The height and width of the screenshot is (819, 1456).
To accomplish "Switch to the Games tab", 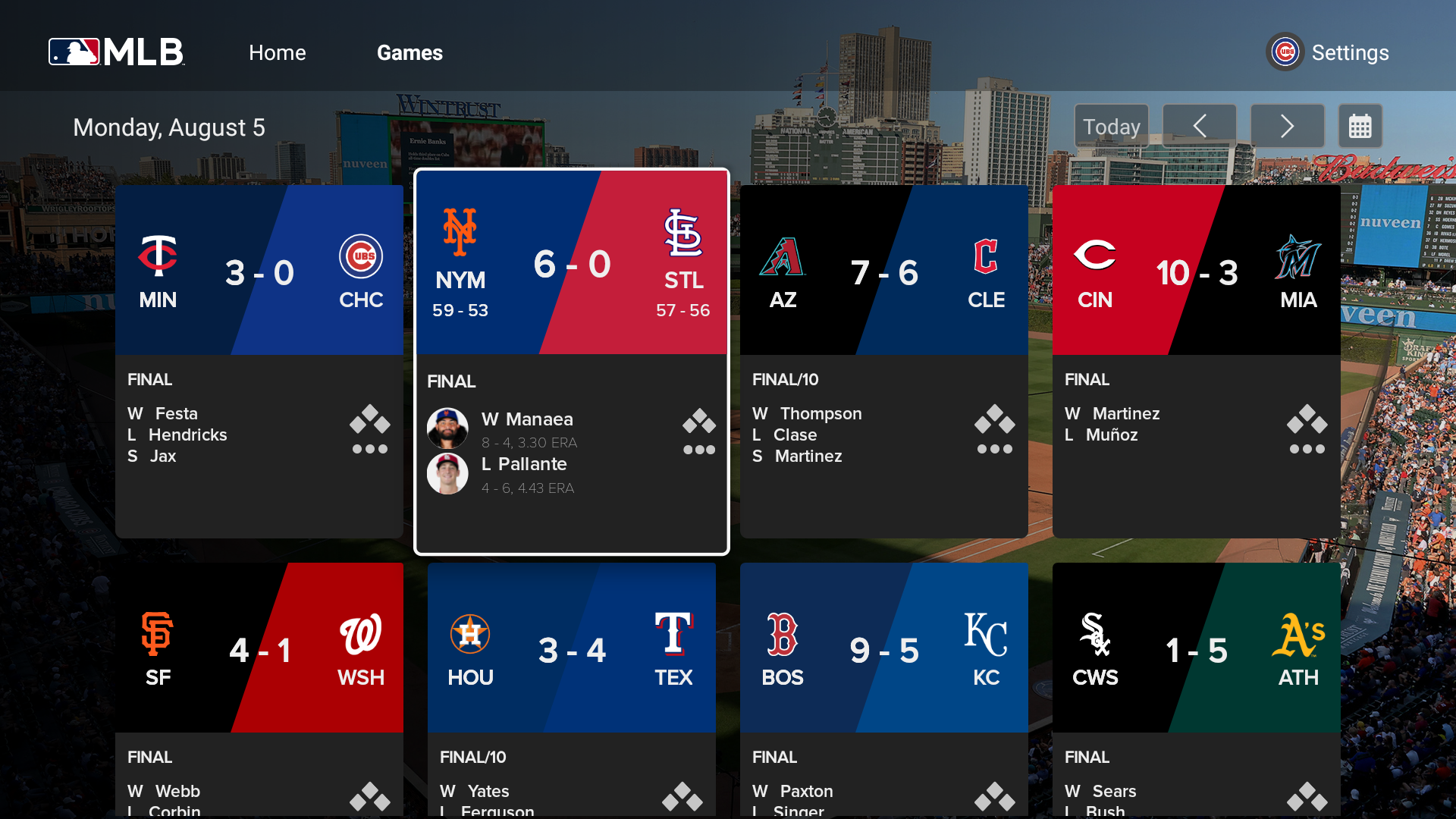I will pyautogui.click(x=409, y=53).
